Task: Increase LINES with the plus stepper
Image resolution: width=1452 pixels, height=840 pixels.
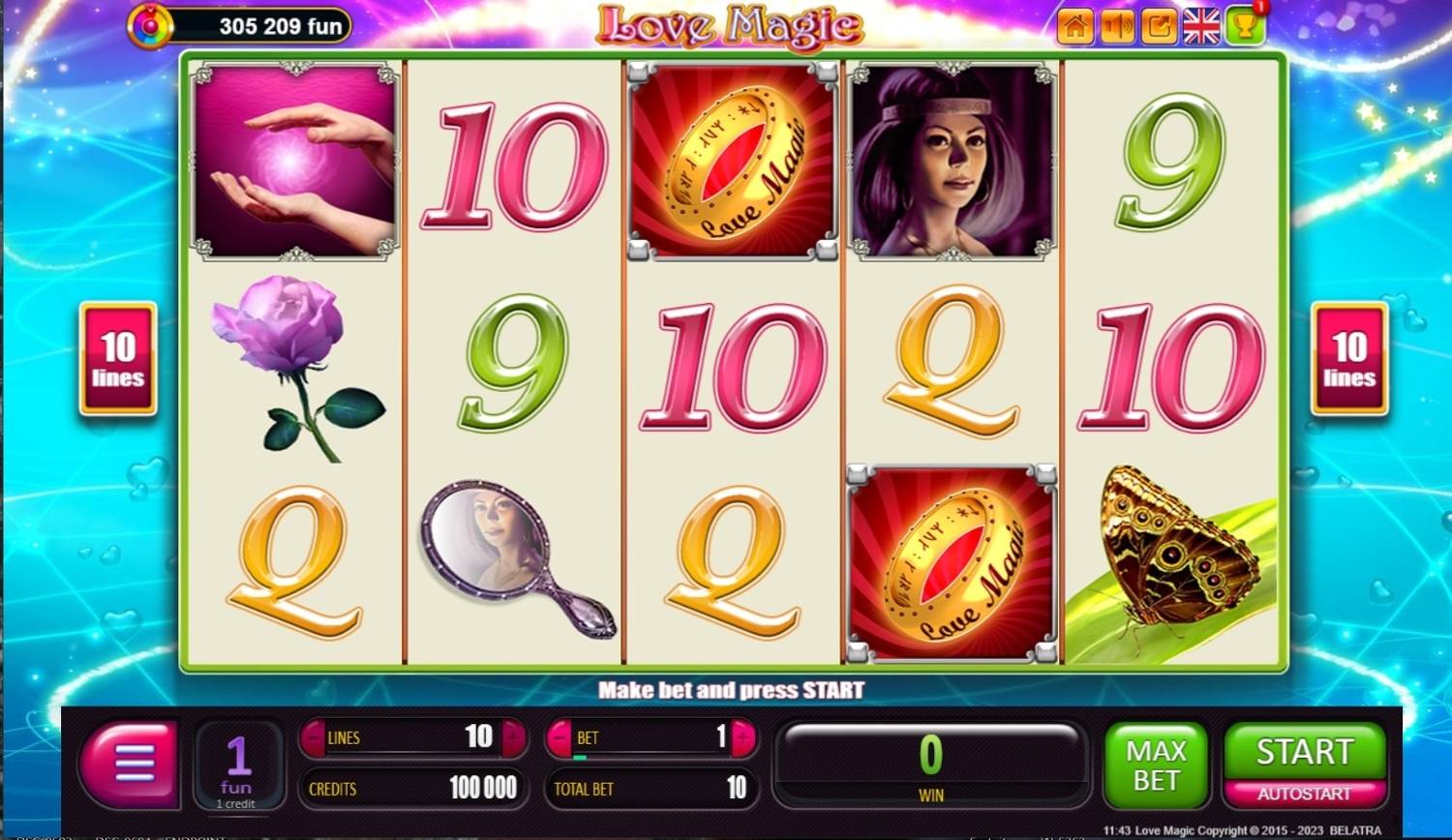Action: pos(513,737)
